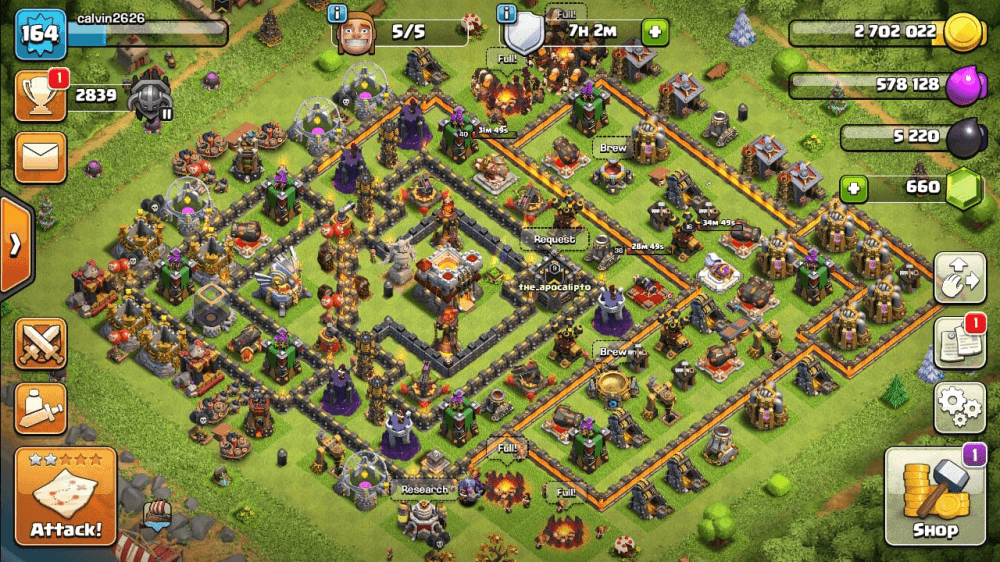Open the Shop

(x=935, y=496)
